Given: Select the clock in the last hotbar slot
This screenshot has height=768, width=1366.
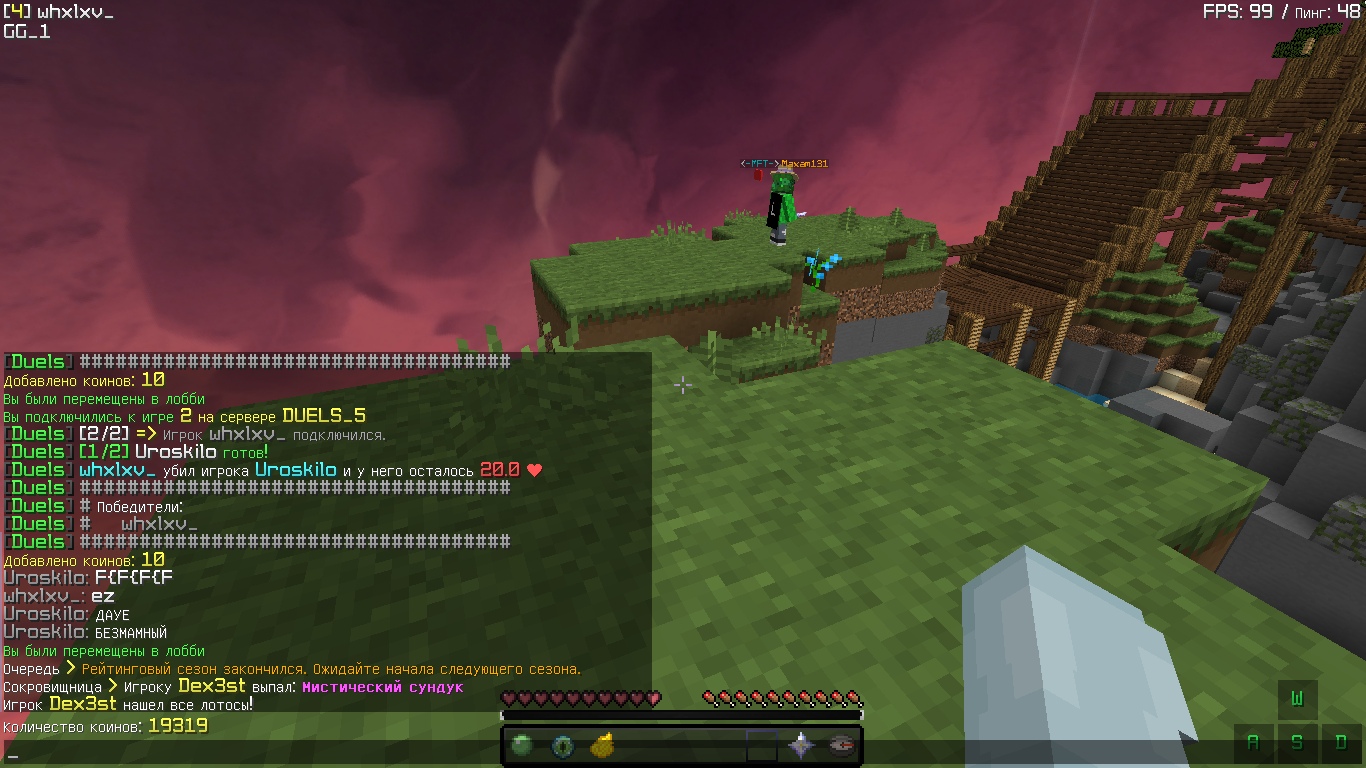Looking at the screenshot, I should pos(841,744).
